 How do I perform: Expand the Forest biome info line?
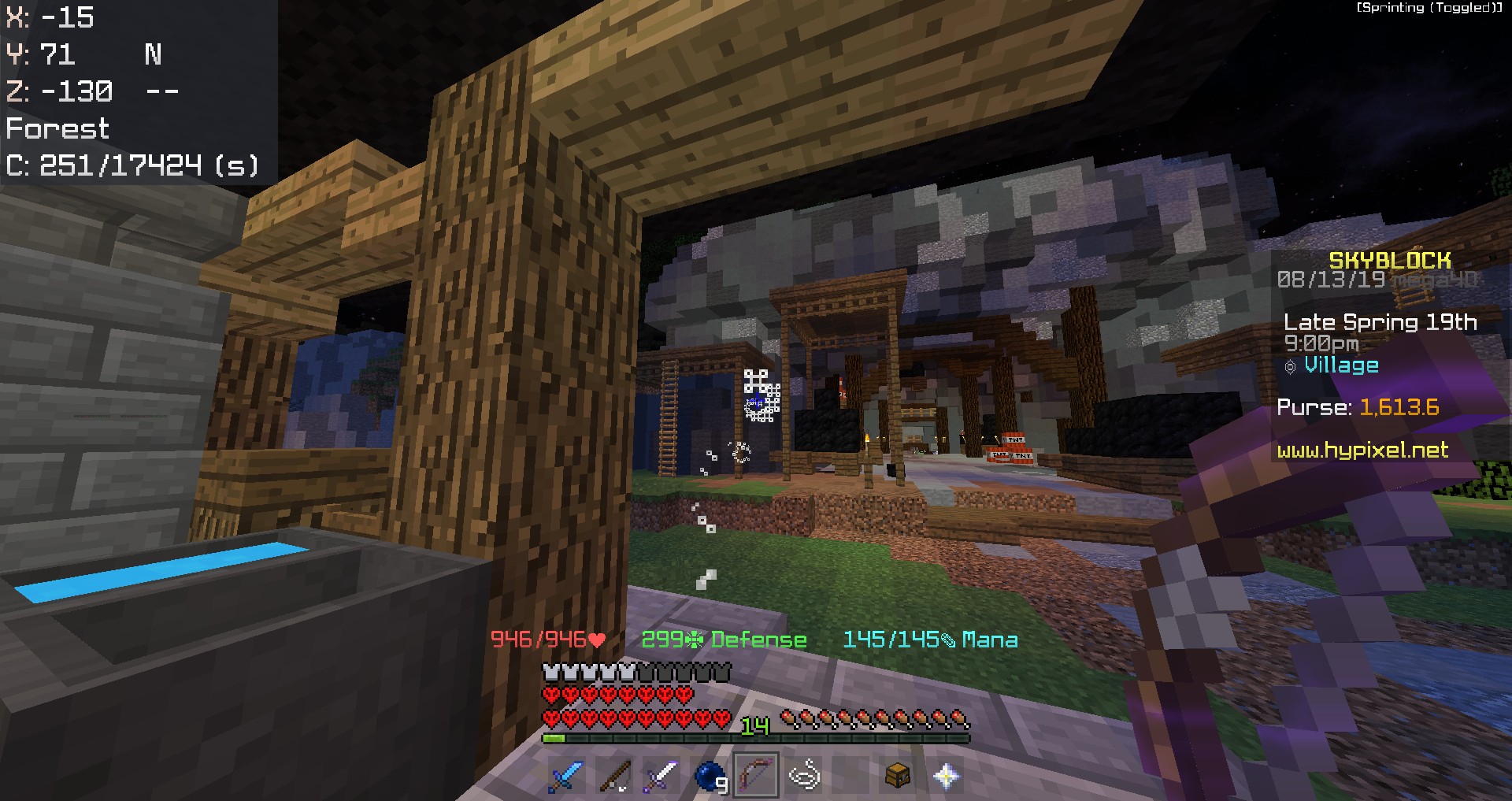(x=57, y=128)
